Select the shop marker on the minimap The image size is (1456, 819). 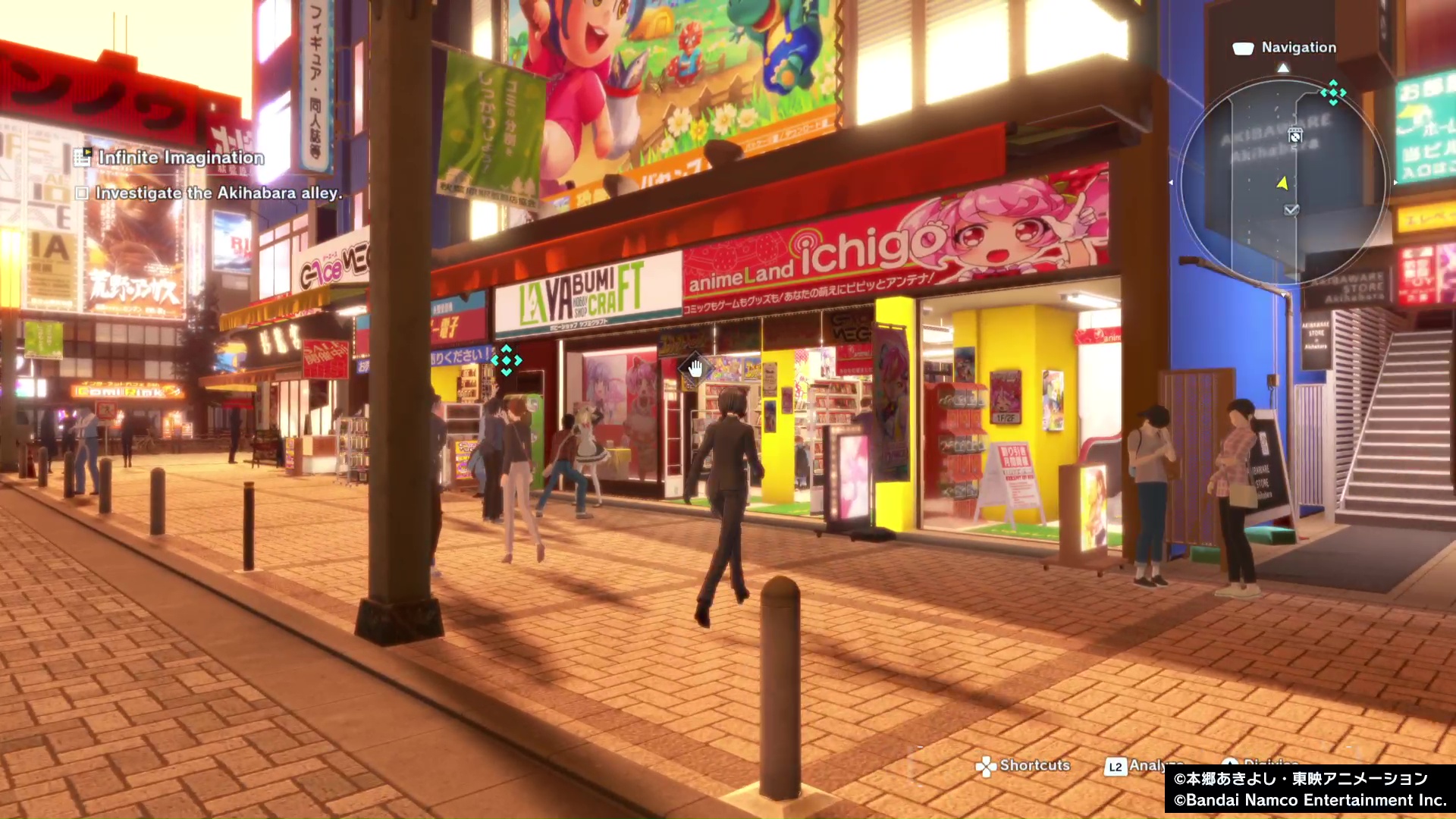[x=1295, y=136]
